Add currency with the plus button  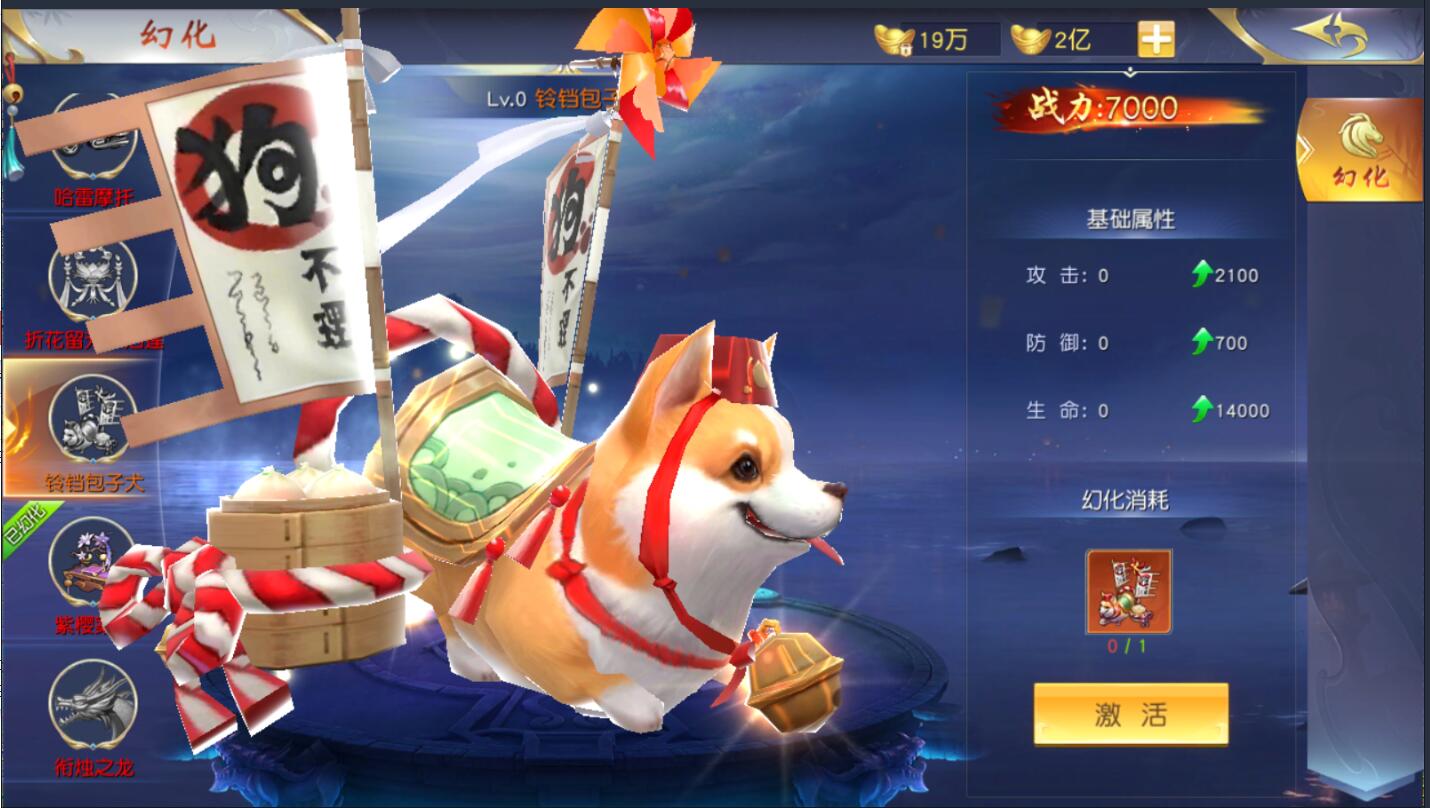1156,40
